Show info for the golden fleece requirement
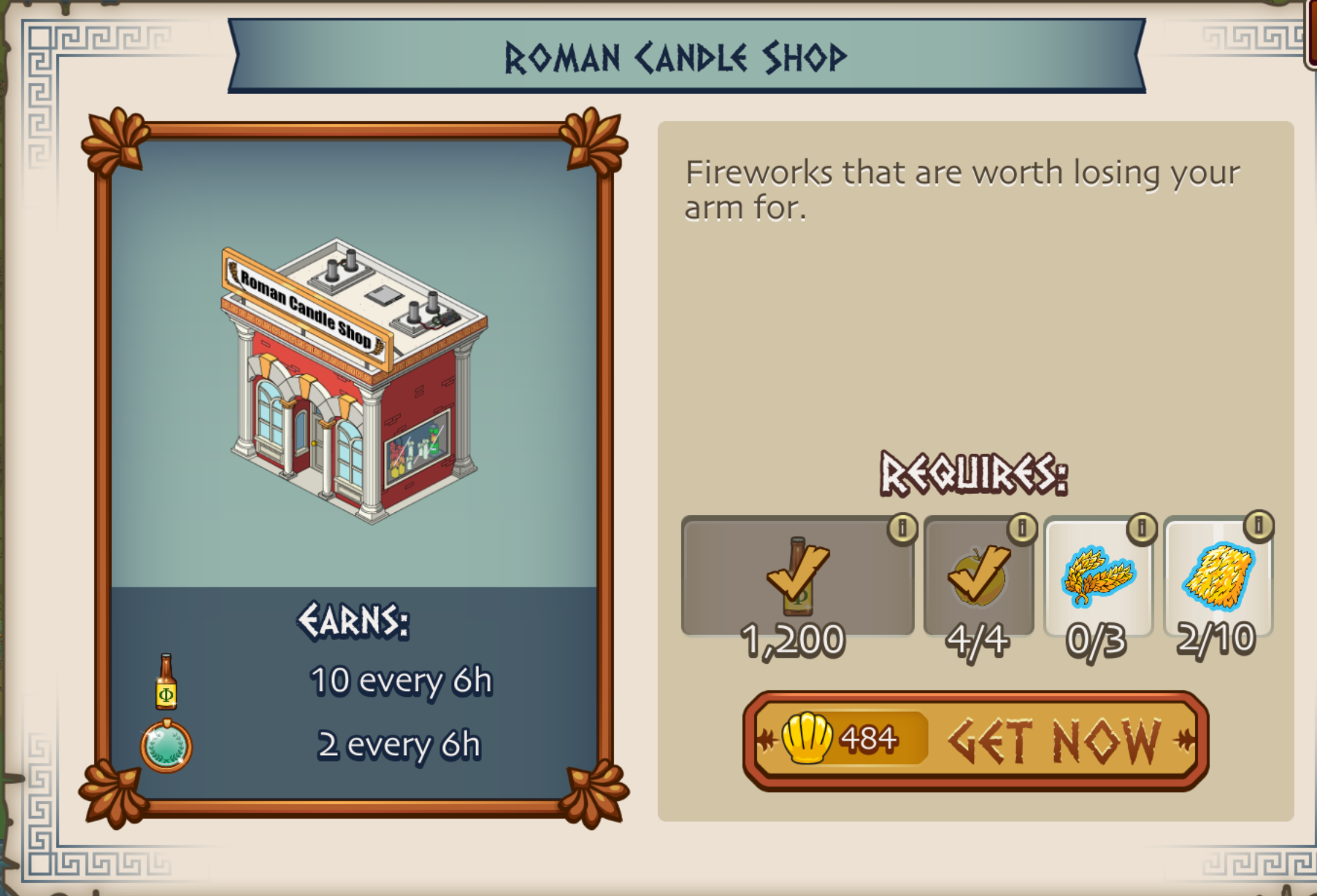 tap(1259, 526)
